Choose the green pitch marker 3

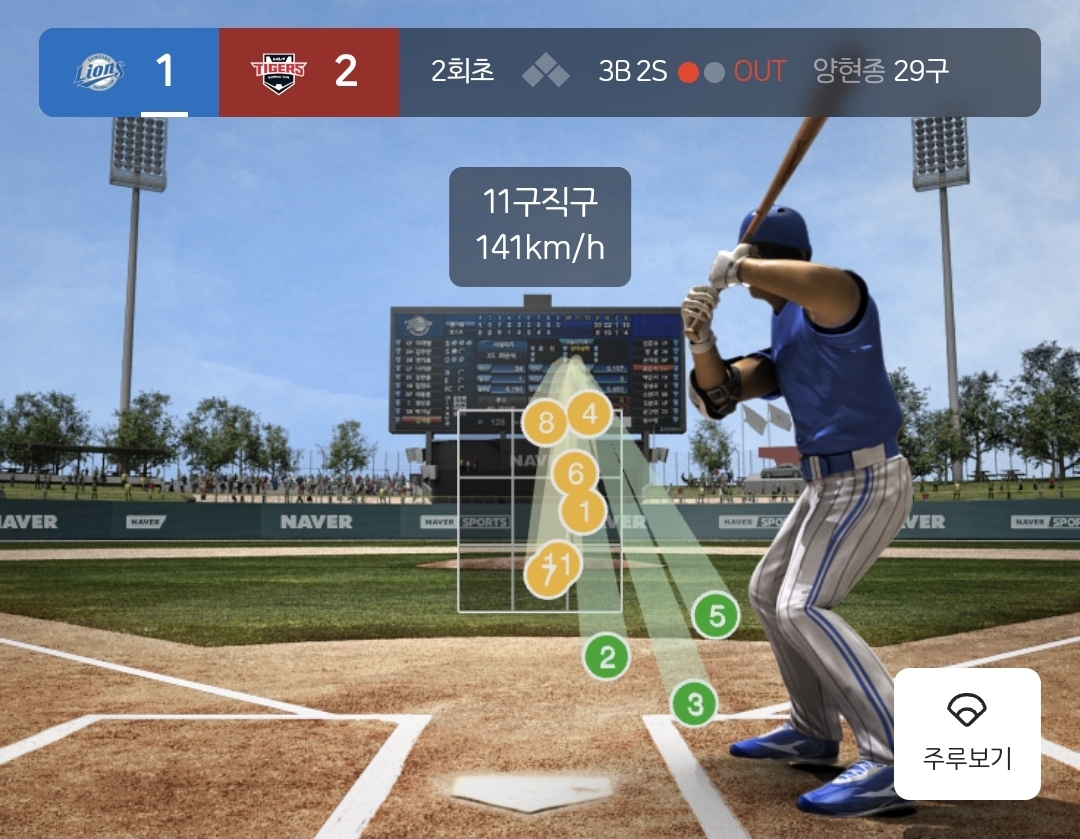pos(694,704)
